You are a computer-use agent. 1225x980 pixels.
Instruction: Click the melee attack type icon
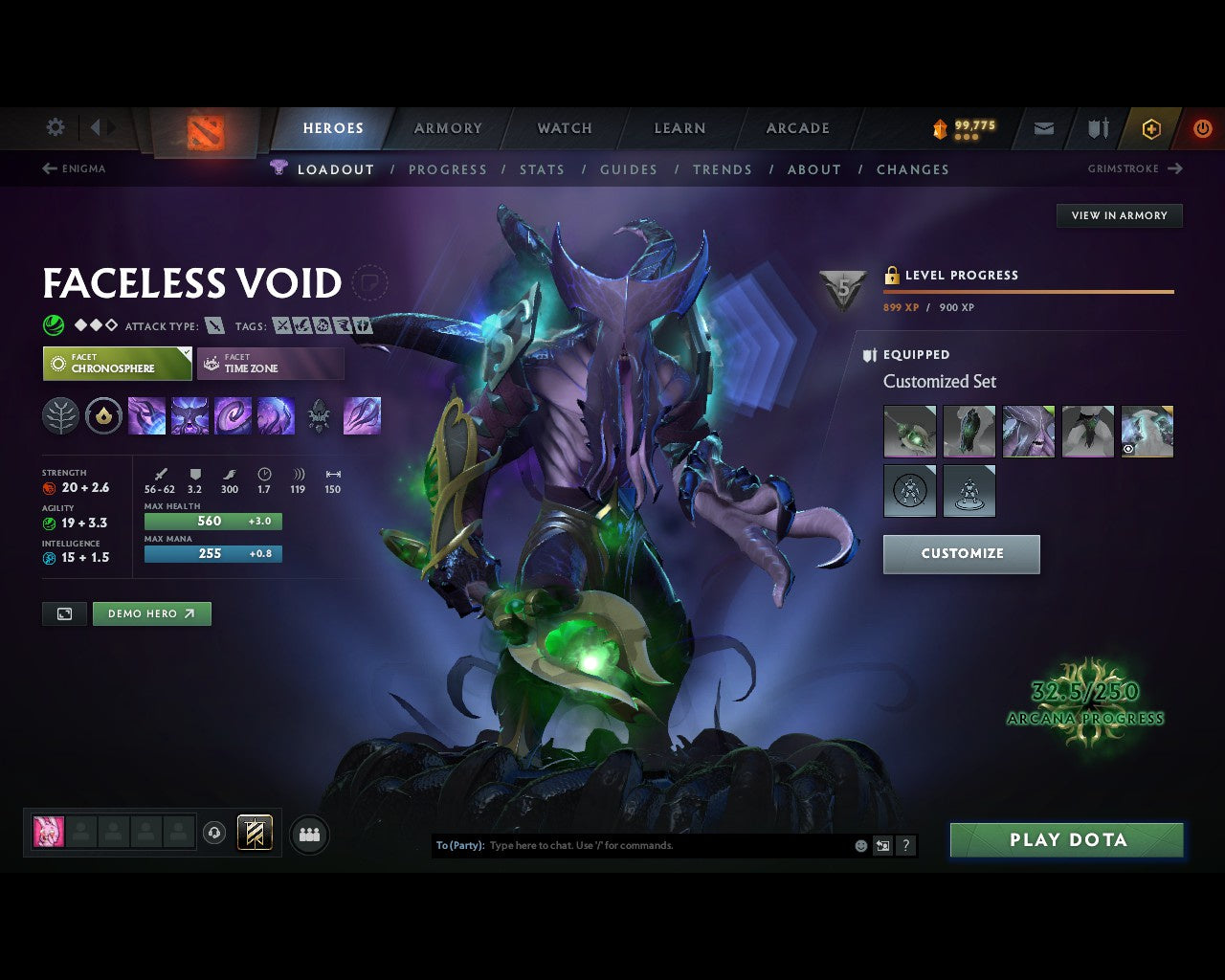pos(212,325)
